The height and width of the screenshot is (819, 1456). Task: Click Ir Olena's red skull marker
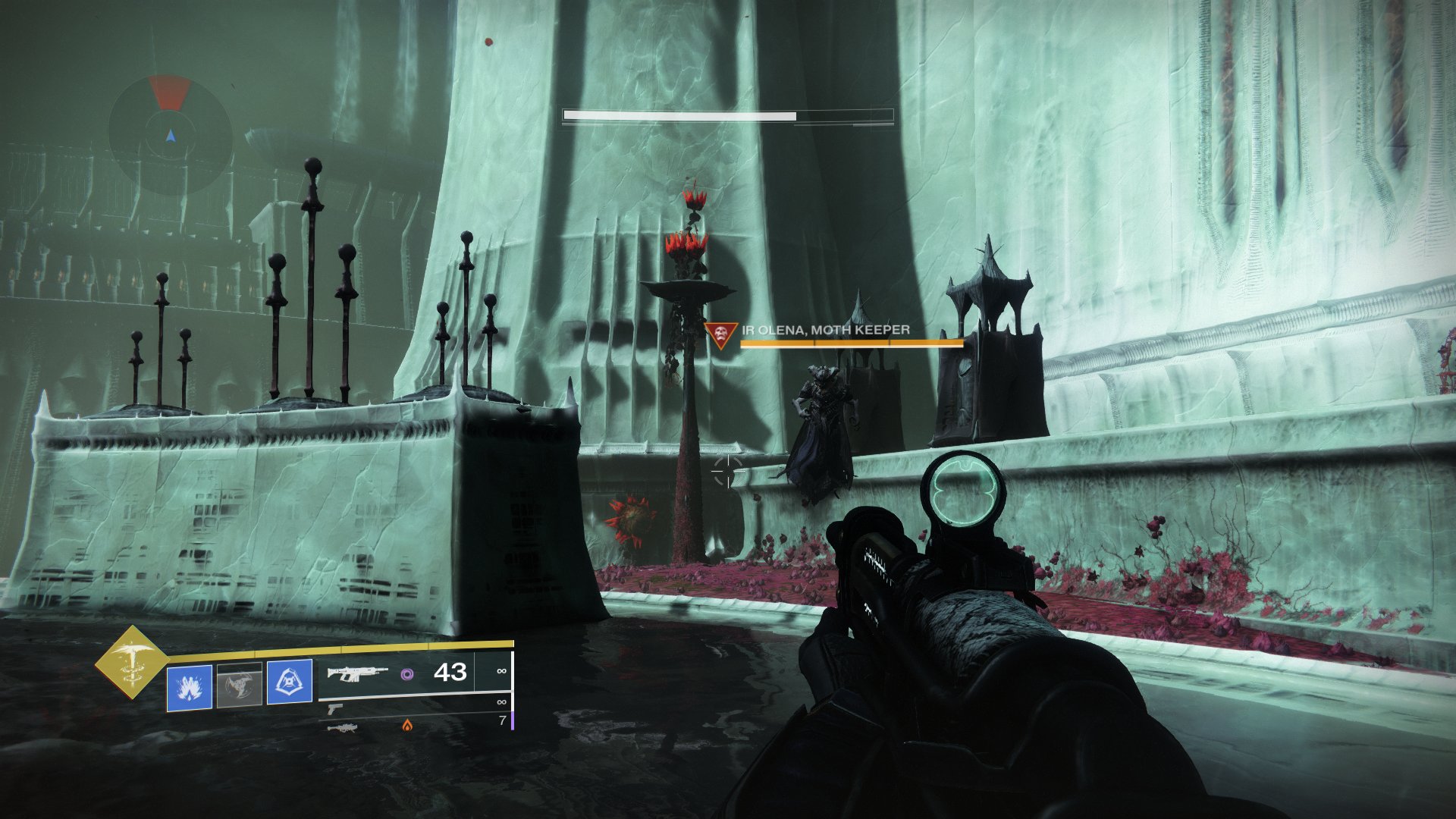(x=721, y=334)
